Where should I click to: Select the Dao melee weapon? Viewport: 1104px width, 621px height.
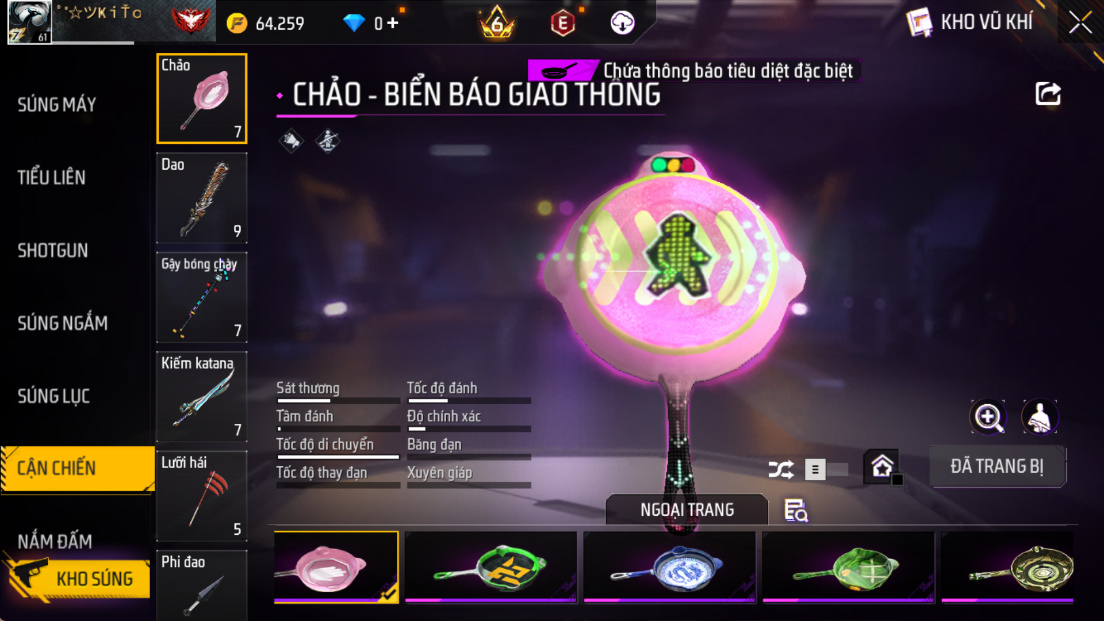202,198
